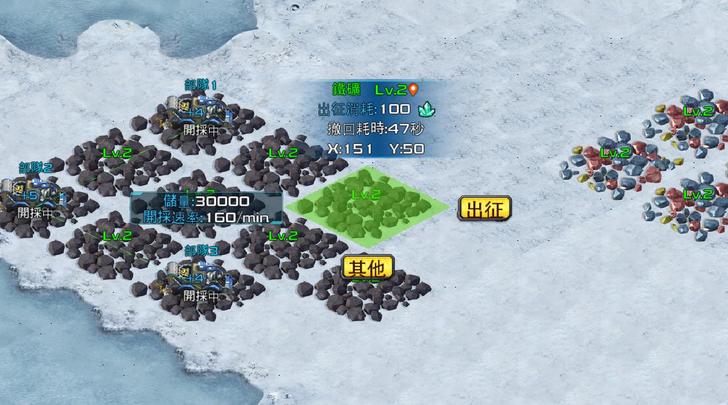Open the 其他 (other) options button
Screen dimensions: 728x405
(x=368, y=268)
